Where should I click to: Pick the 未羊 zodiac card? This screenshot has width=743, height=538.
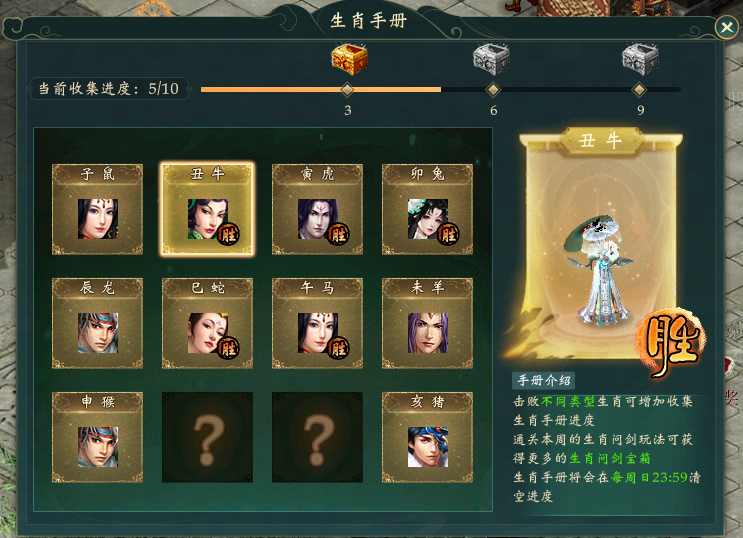[x=428, y=323]
